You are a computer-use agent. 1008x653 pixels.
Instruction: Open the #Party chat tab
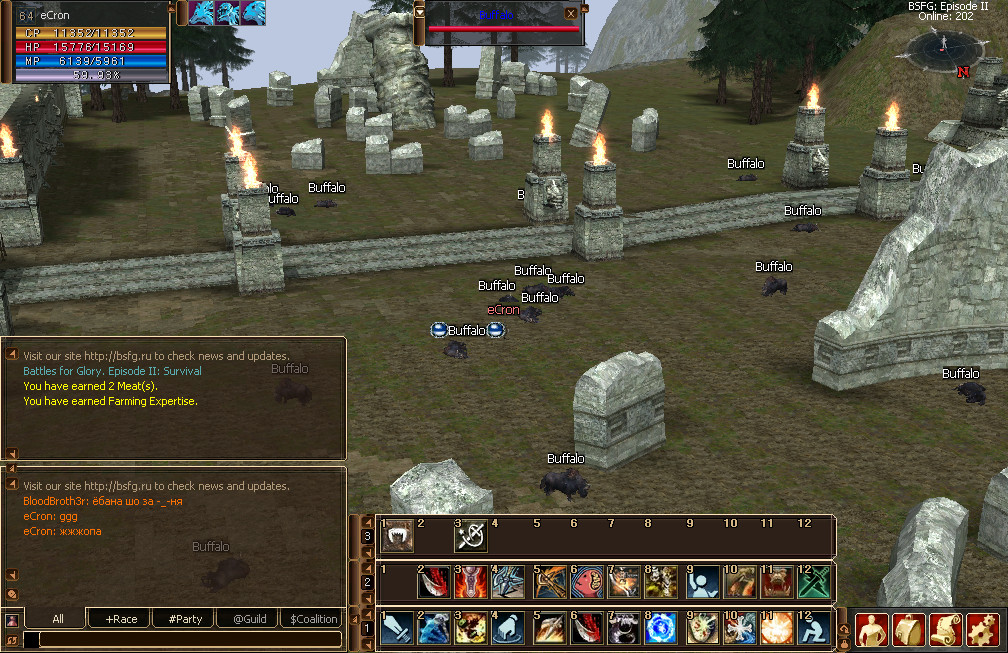[184, 619]
